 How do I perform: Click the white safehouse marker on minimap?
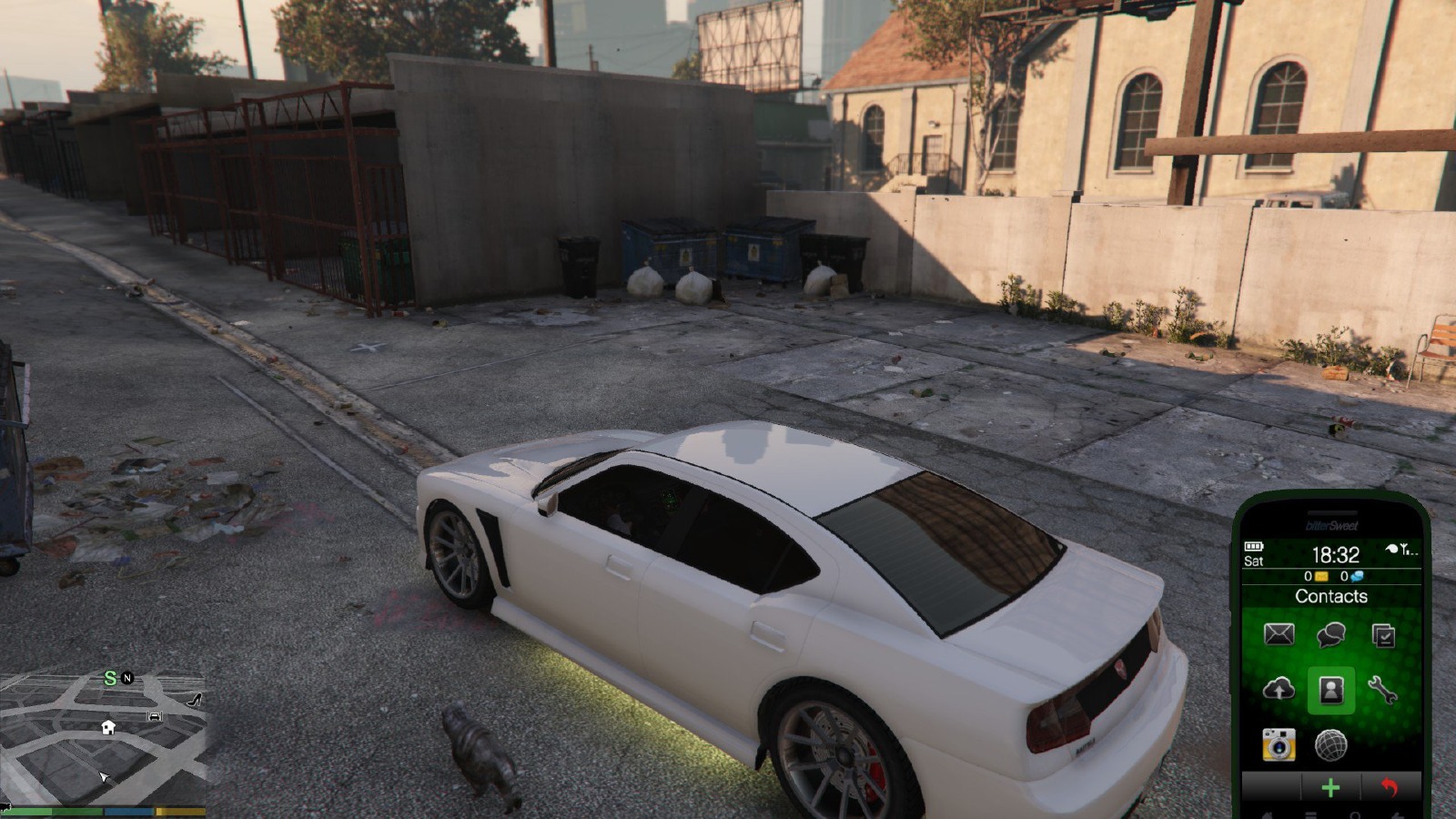coord(108,727)
